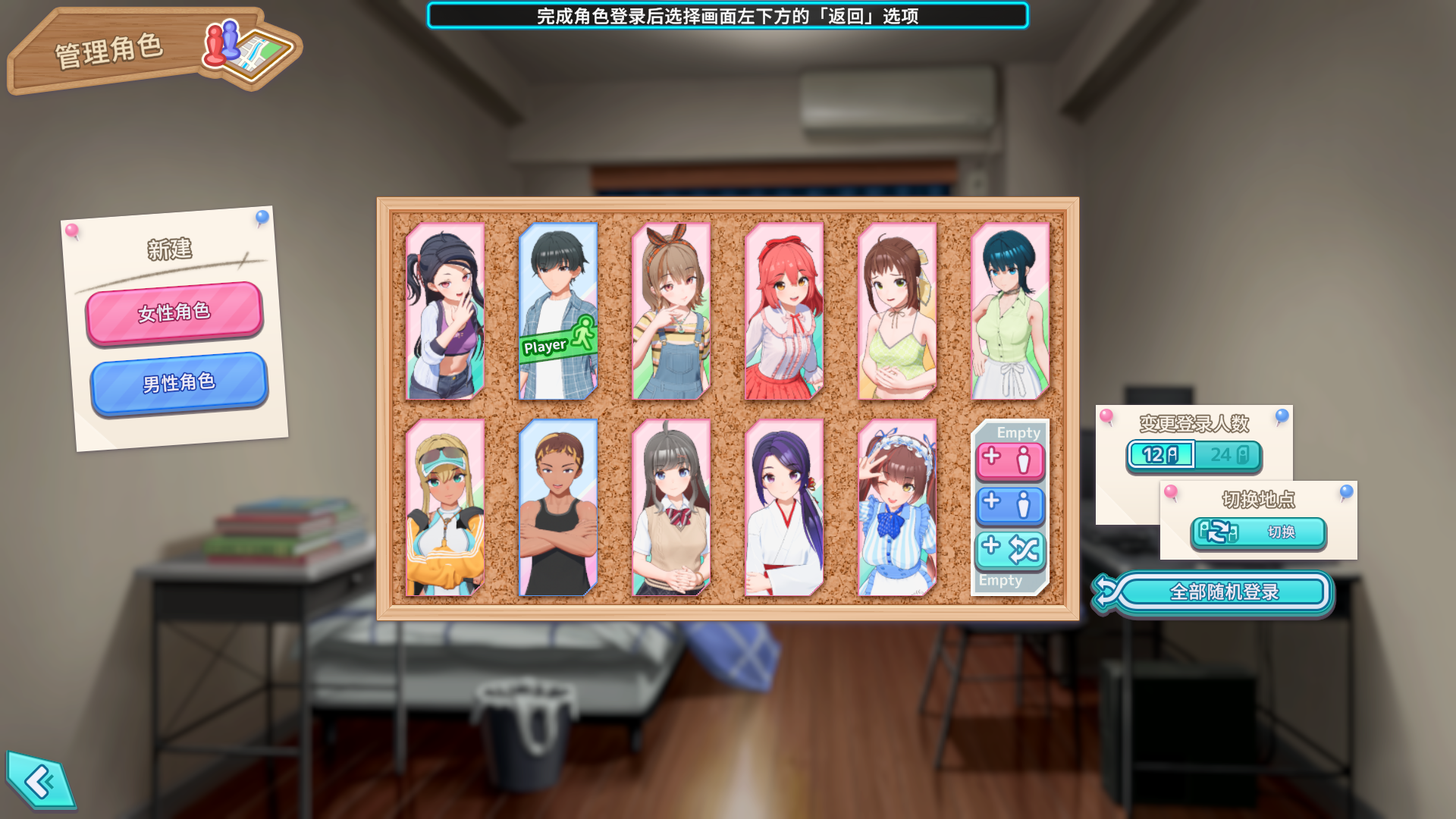Select the teal-haired girl in green blouse
Viewport: 1456px width, 819px height.
pyautogui.click(x=1010, y=311)
